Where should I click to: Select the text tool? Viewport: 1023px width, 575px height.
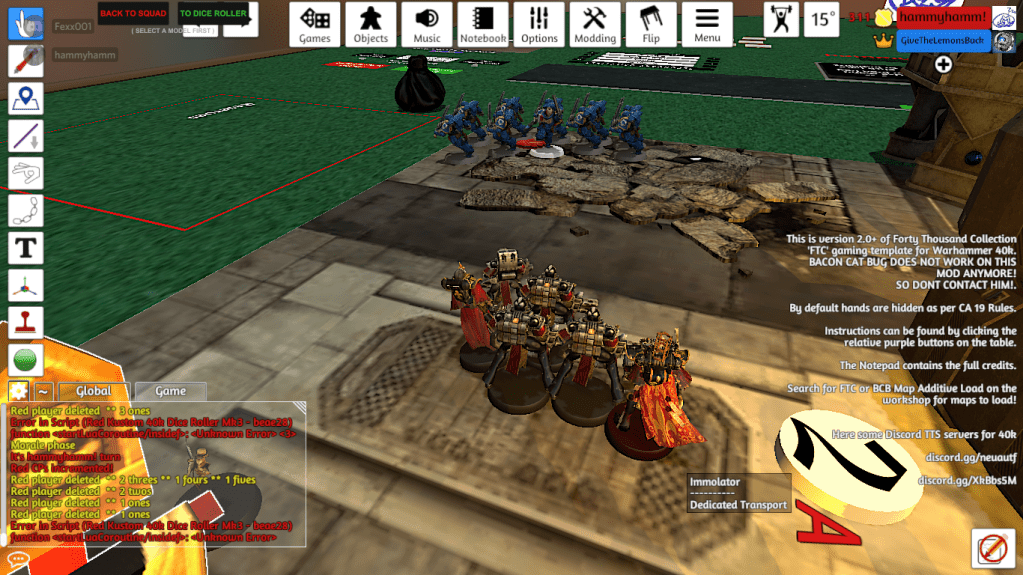click(25, 247)
